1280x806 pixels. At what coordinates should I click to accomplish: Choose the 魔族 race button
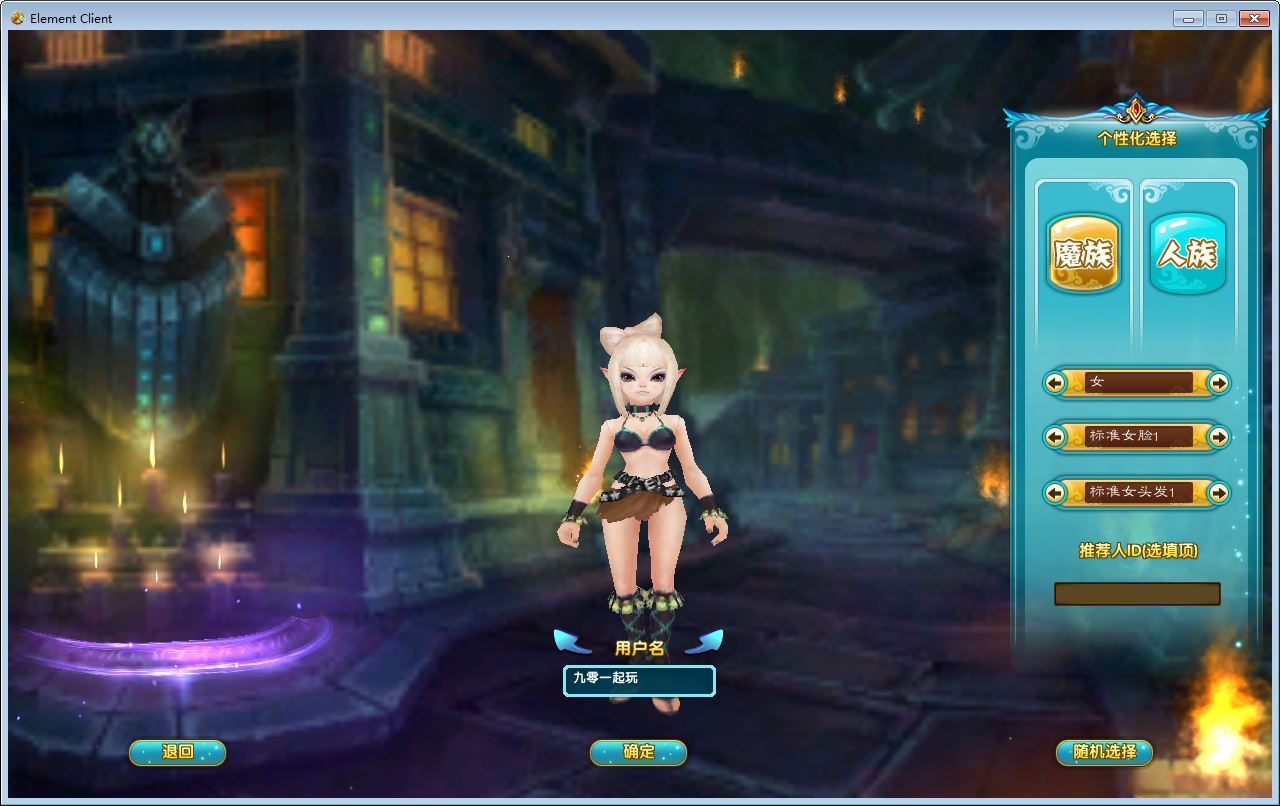(1083, 254)
